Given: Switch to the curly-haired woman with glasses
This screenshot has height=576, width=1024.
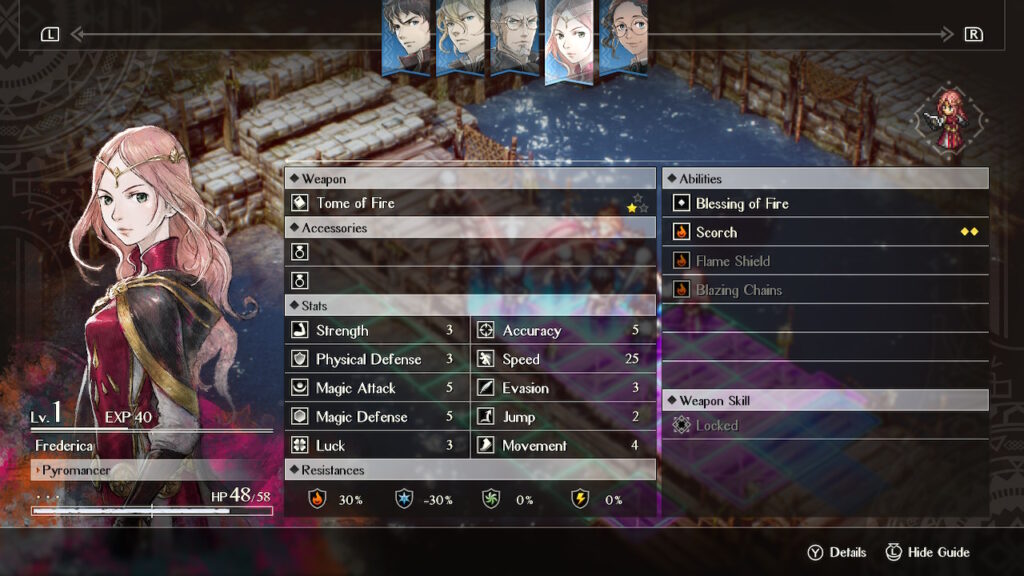Looking at the screenshot, I should pos(624,36).
